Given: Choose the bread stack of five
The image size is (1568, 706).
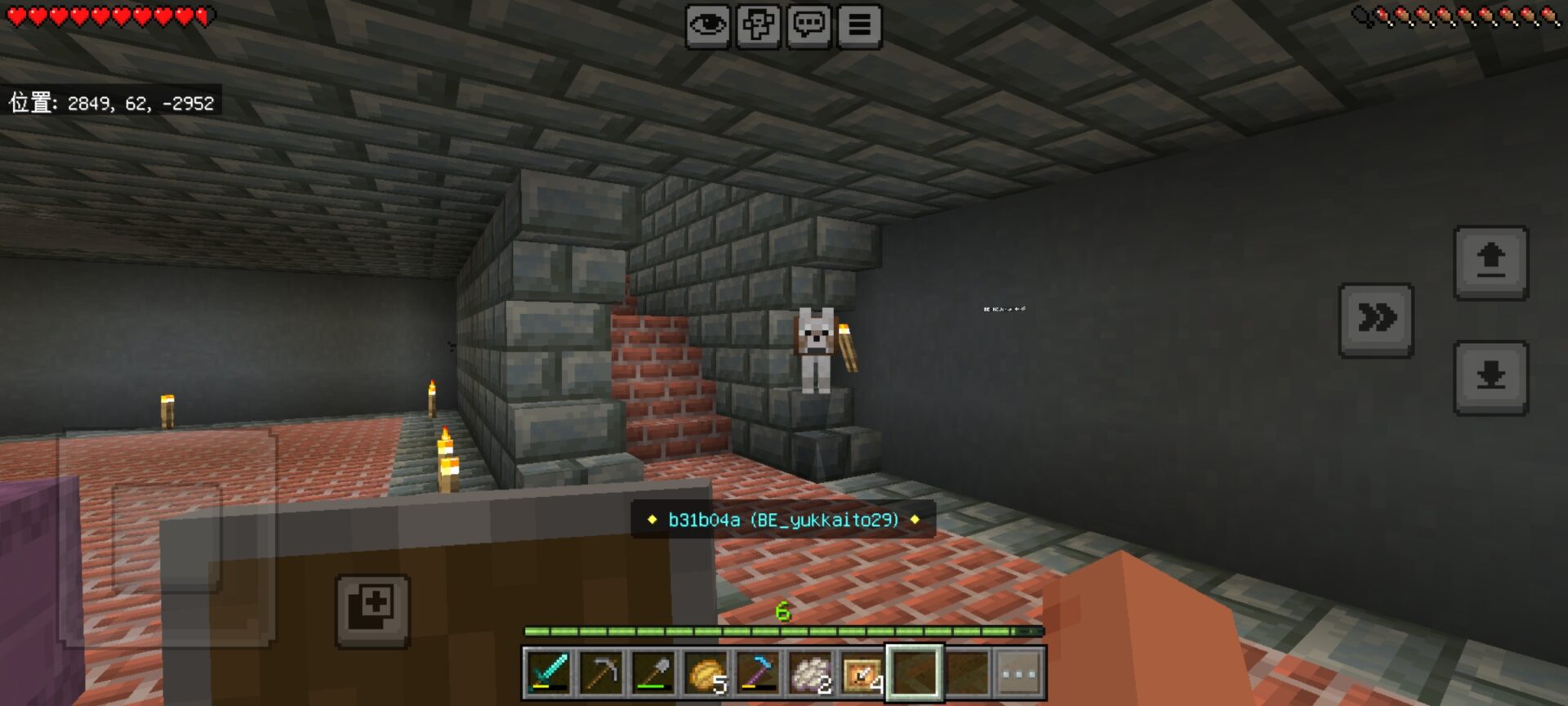Looking at the screenshot, I should coord(706,673).
